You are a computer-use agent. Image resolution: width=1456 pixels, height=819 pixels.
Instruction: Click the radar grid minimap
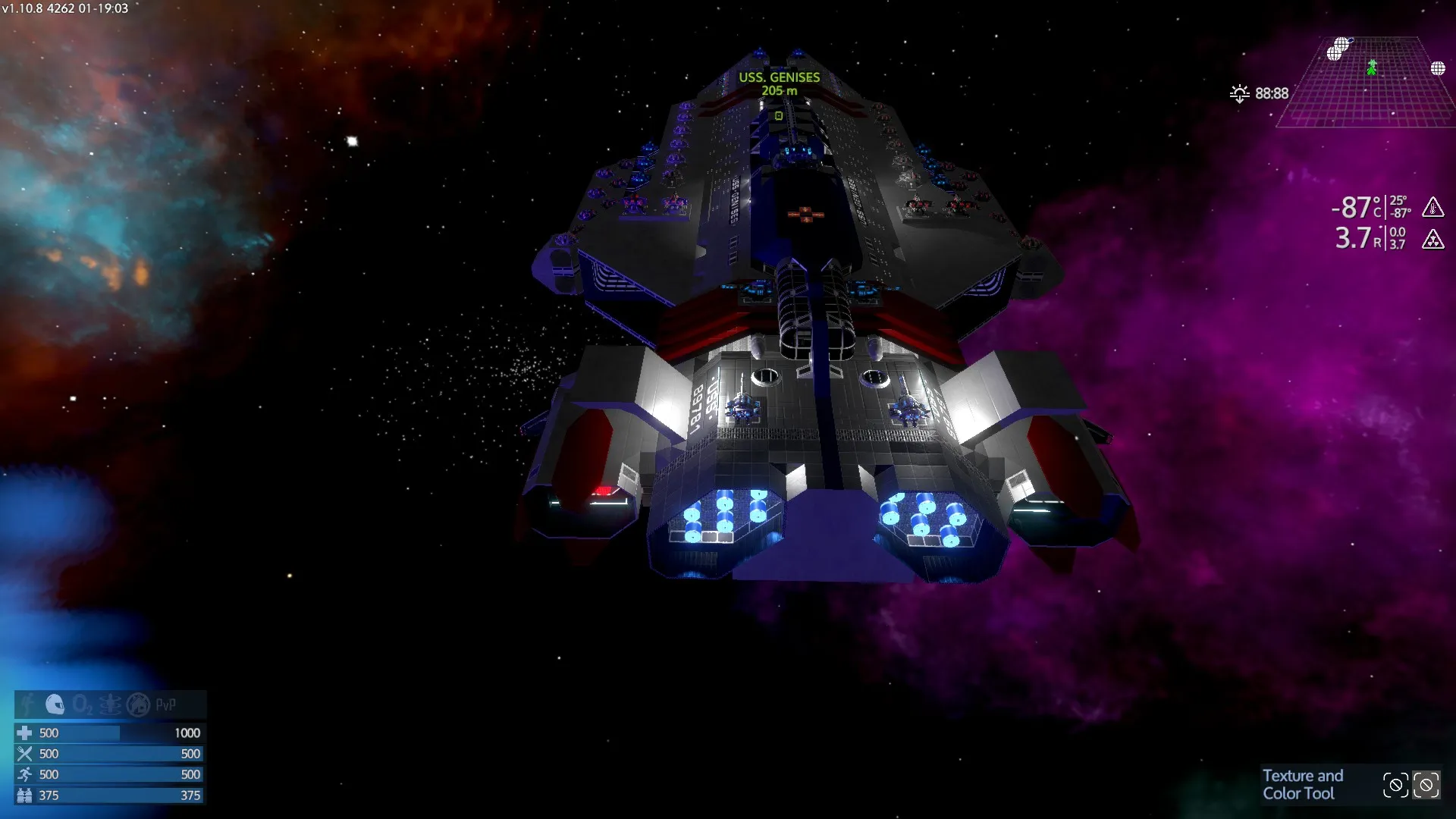click(1365, 83)
